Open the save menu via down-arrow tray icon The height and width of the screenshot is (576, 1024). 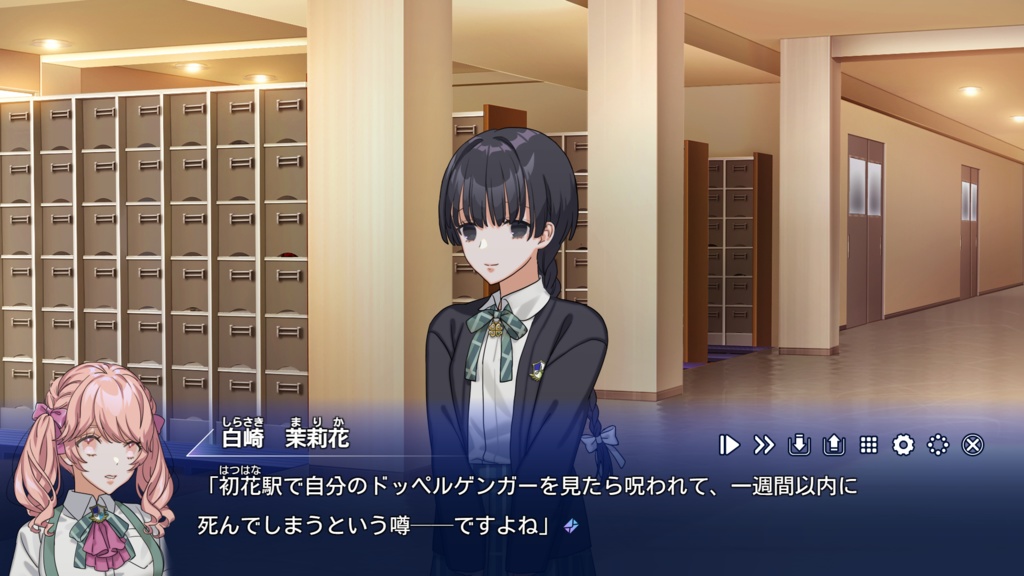[x=799, y=445]
